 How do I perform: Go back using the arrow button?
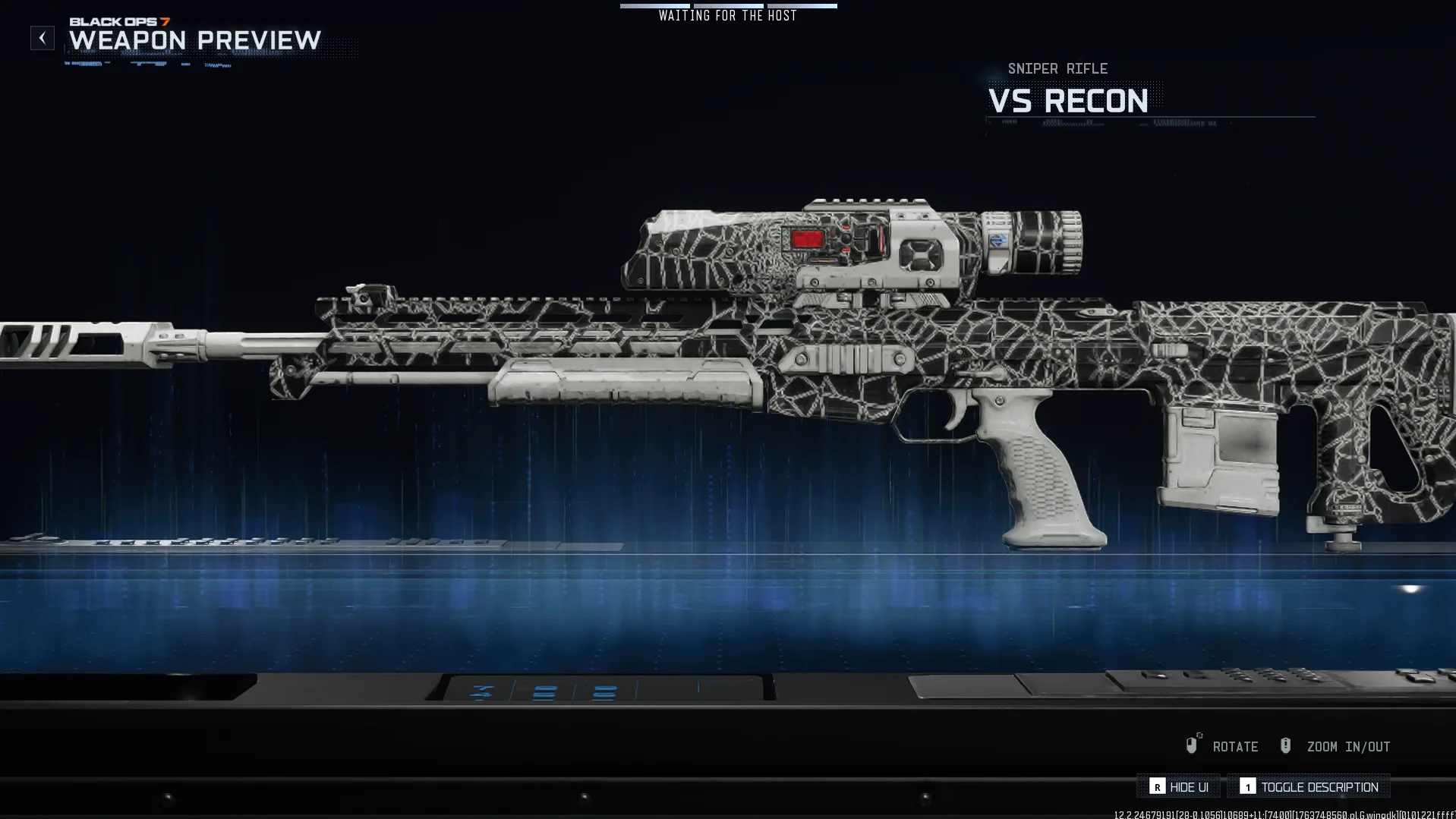[x=43, y=38]
